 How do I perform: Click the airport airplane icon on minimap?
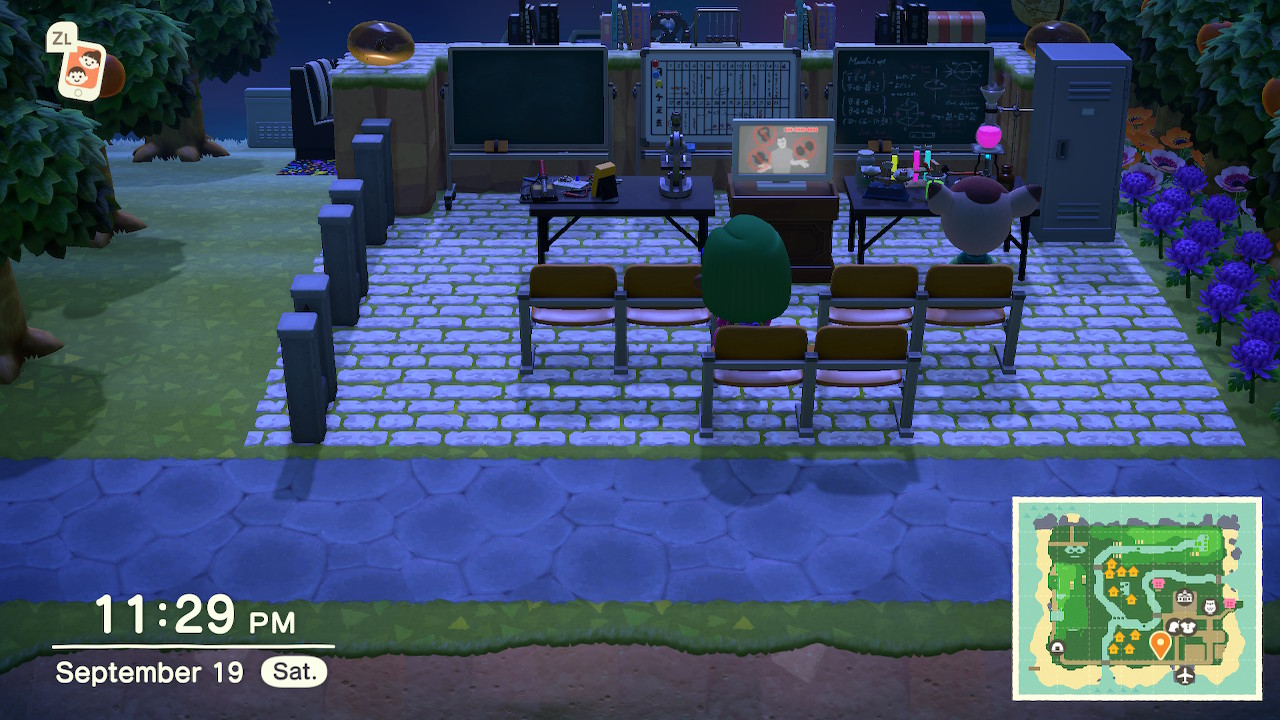pyautogui.click(x=1186, y=675)
